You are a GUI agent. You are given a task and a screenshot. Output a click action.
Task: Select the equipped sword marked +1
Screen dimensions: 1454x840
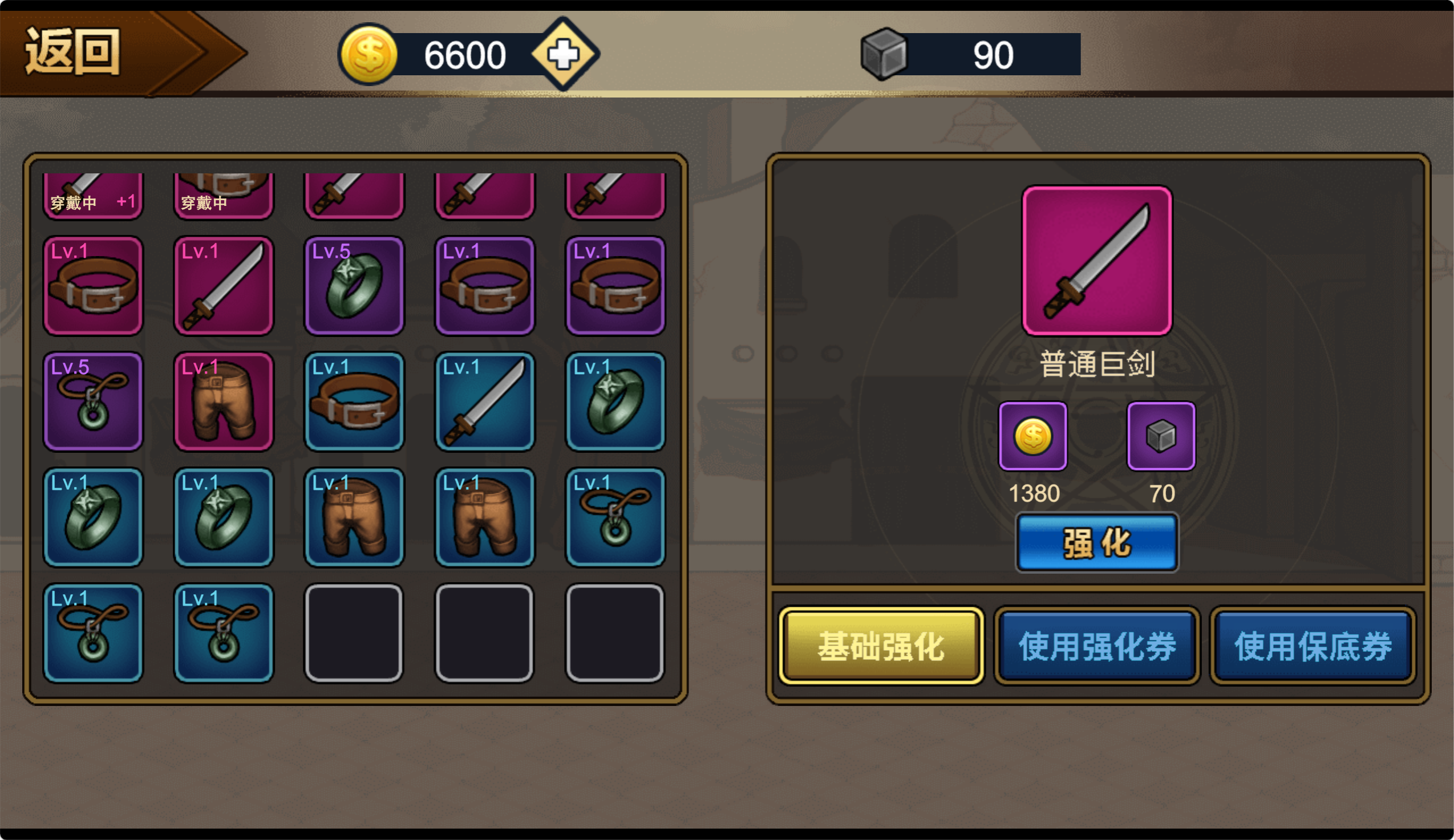click(x=93, y=195)
